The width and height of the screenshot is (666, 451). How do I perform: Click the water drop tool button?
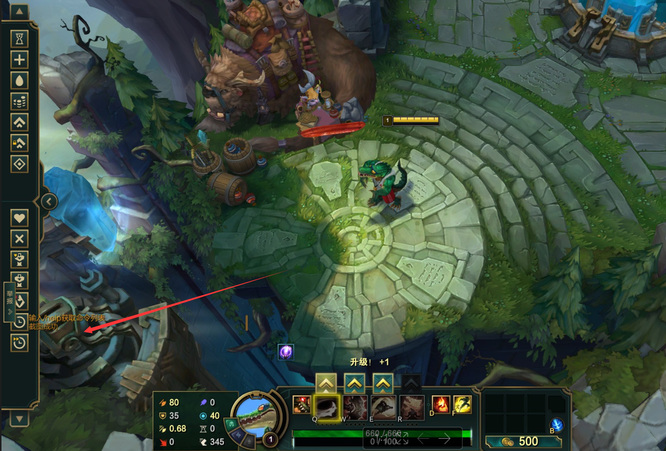tap(19, 80)
